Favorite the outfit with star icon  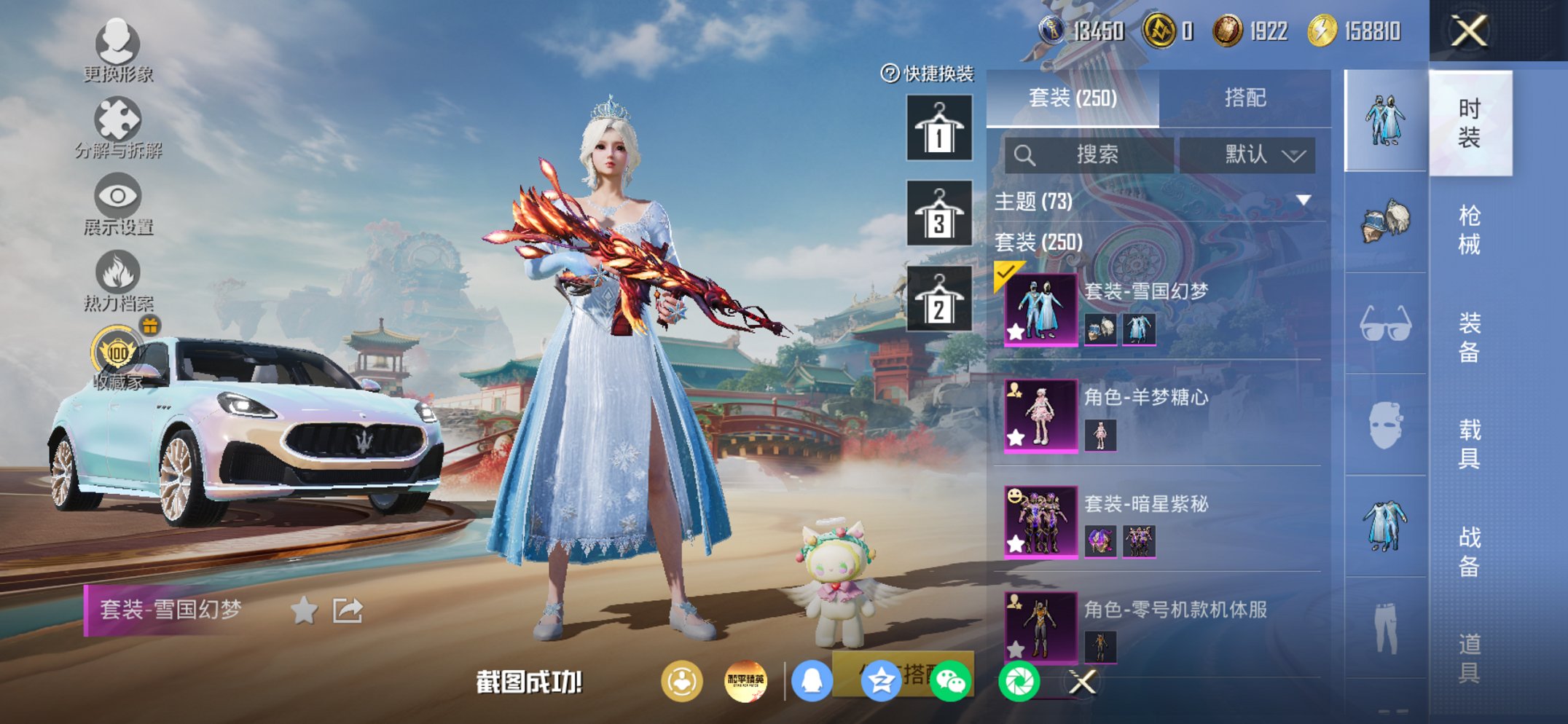[x=304, y=610]
